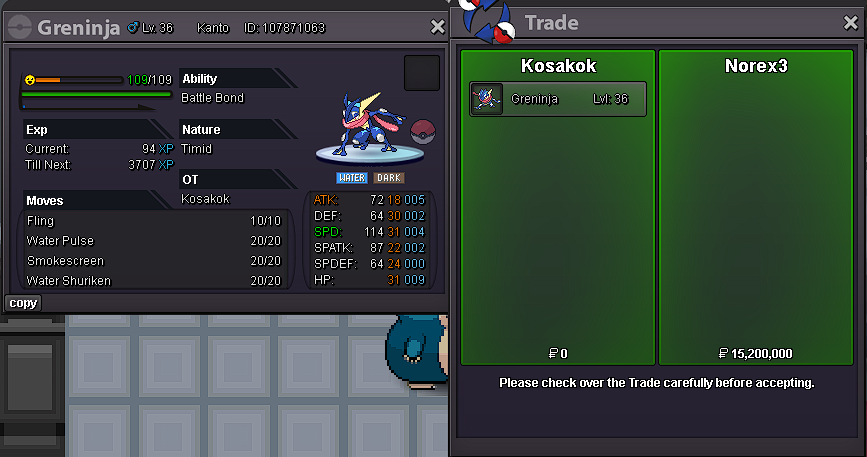This screenshot has width=867, height=457.
Task: Click the empty held item slot
Action: pyautogui.click(x=421, y=73)
